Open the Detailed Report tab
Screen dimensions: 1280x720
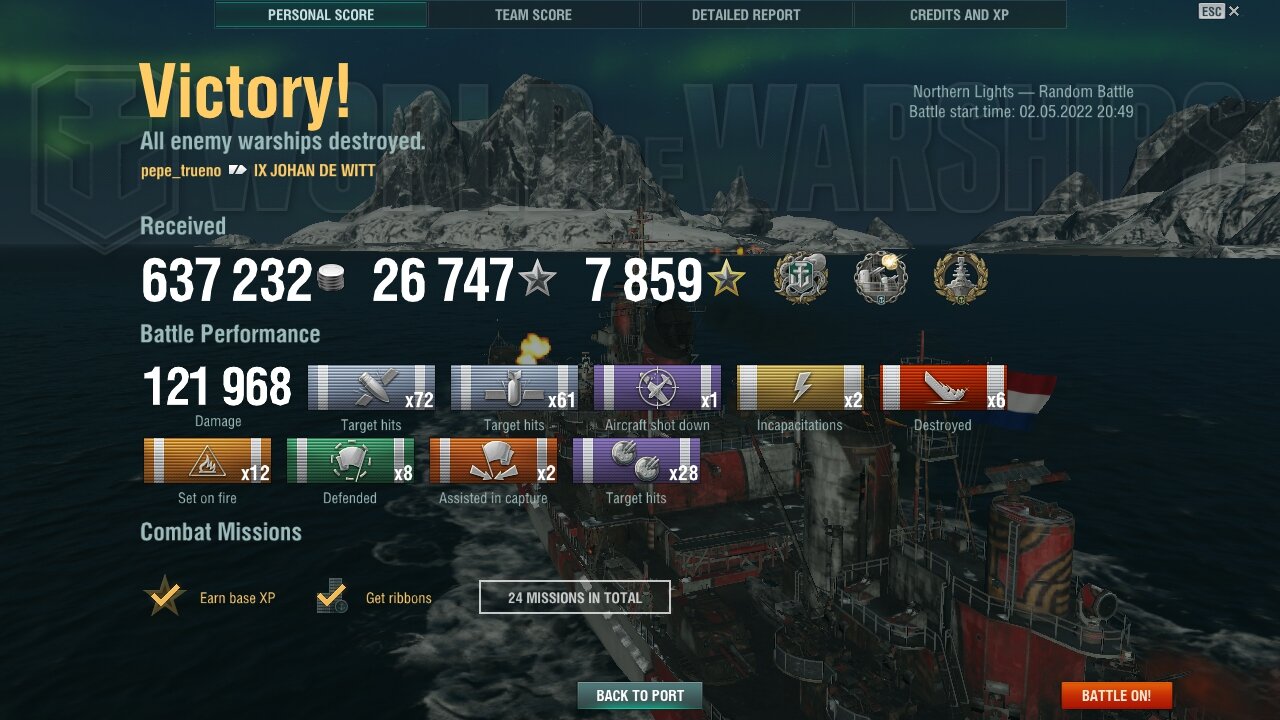(746, 15)
